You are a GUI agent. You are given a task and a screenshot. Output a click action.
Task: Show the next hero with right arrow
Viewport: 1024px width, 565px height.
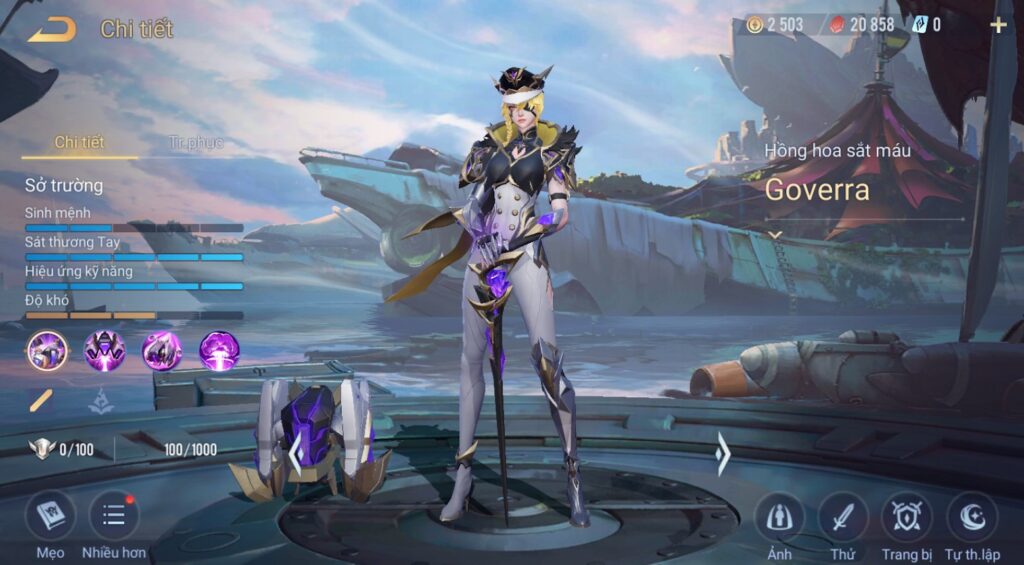tap(723, 455)
